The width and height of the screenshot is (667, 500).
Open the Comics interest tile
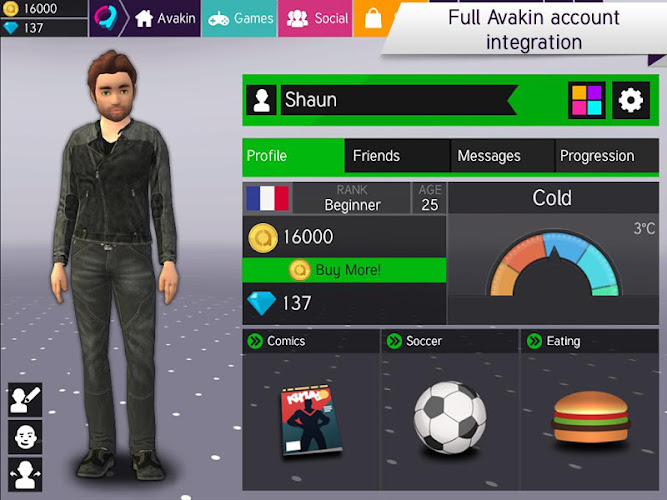311,410
